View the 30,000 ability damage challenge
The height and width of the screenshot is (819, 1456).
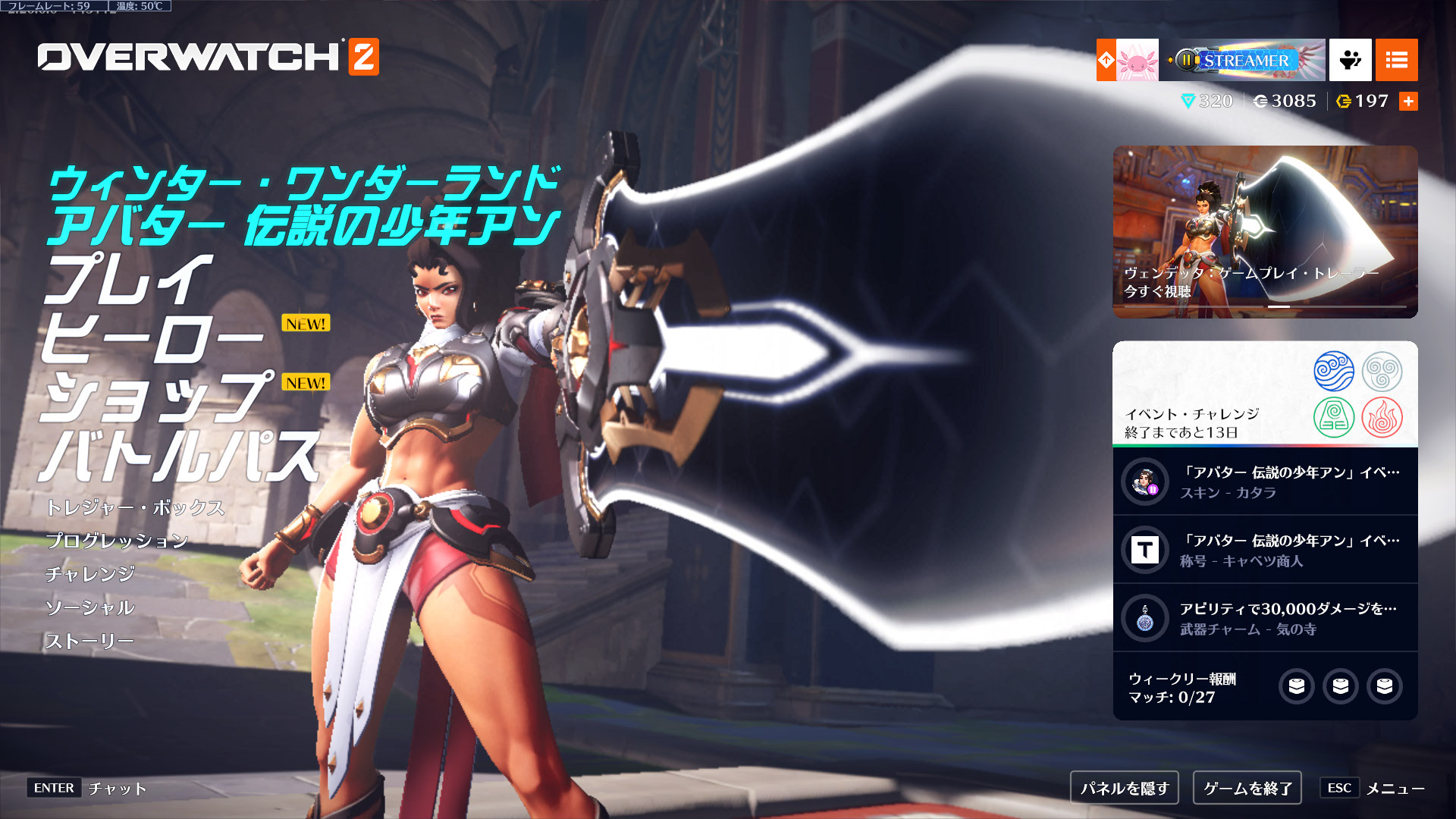[1265, 618]
